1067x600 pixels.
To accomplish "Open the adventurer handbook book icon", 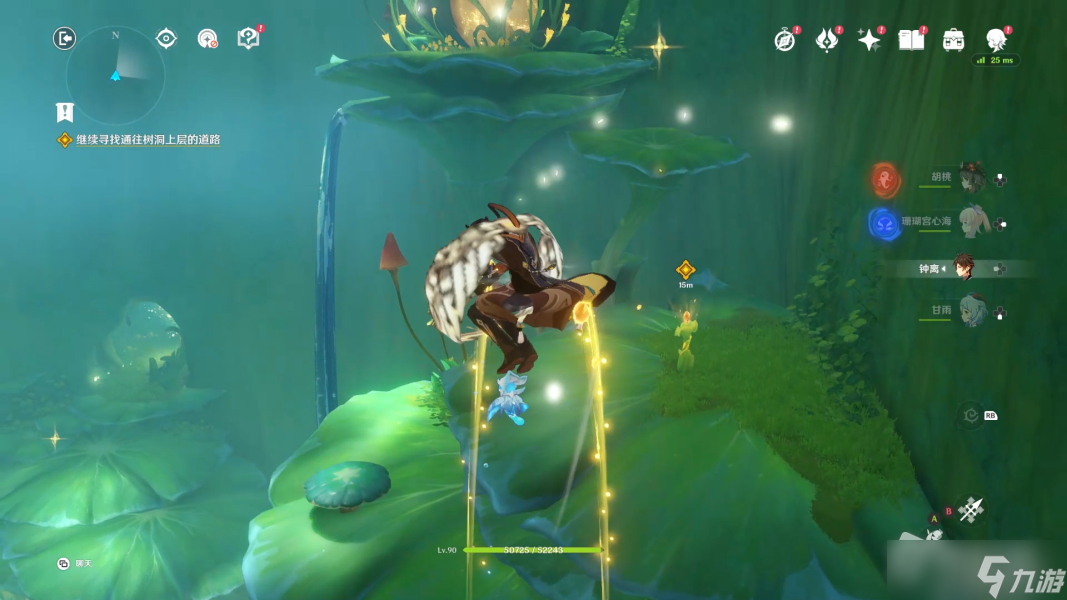I will (911, 40).
